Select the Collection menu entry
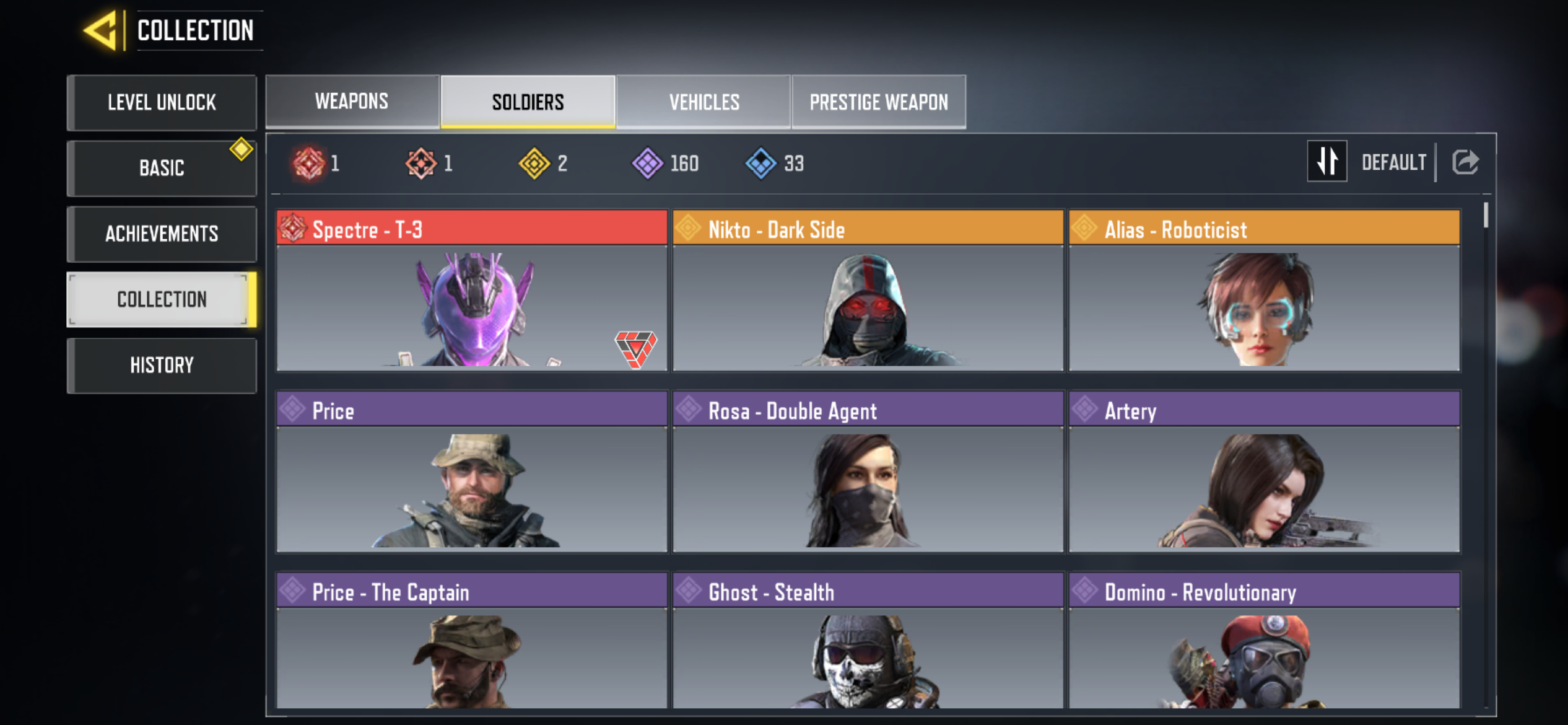Screen dimensions: 1568x725 pos(162,299)
